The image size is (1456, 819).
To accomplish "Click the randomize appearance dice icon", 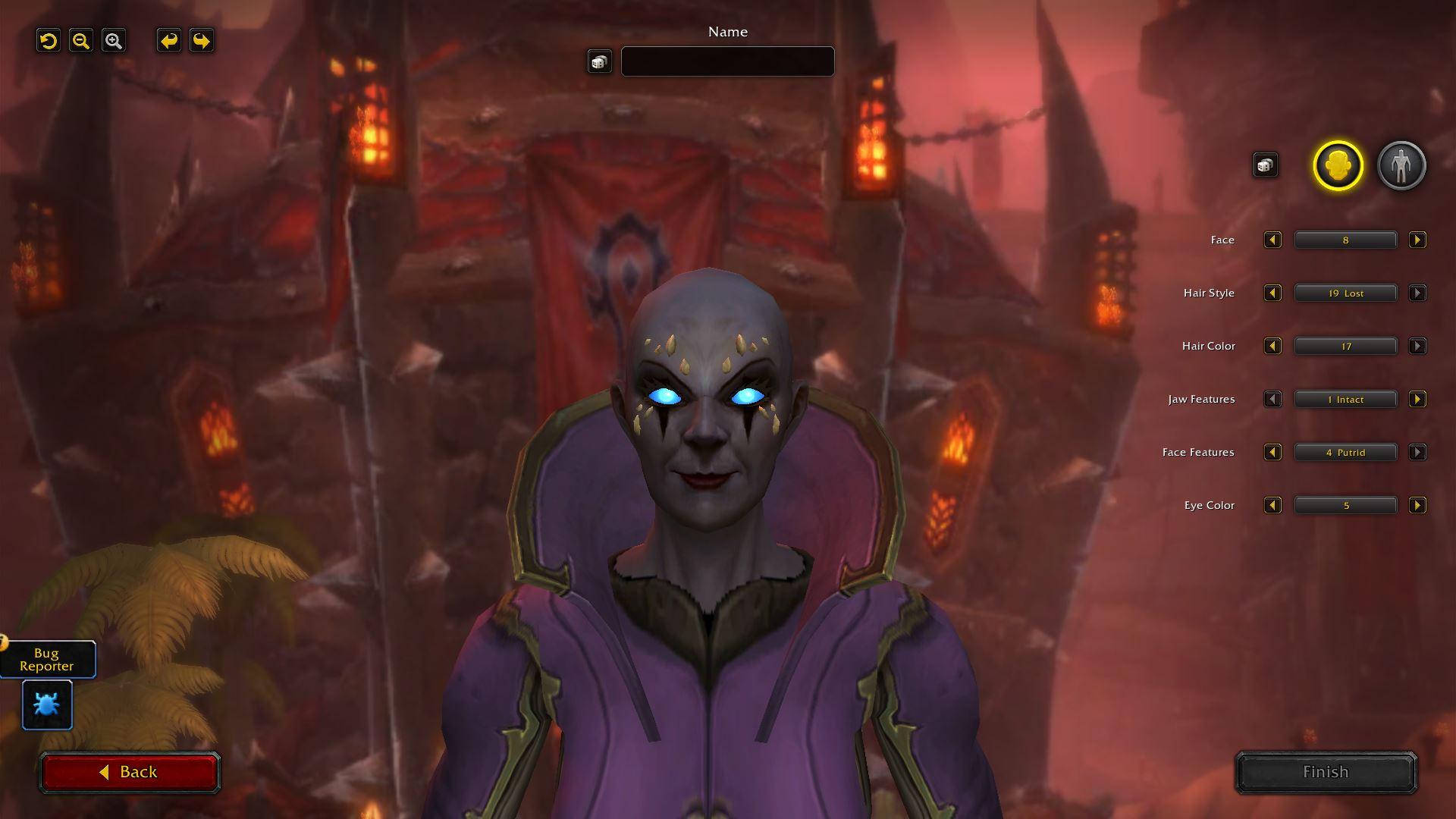I will click(x=1264, y=164).
